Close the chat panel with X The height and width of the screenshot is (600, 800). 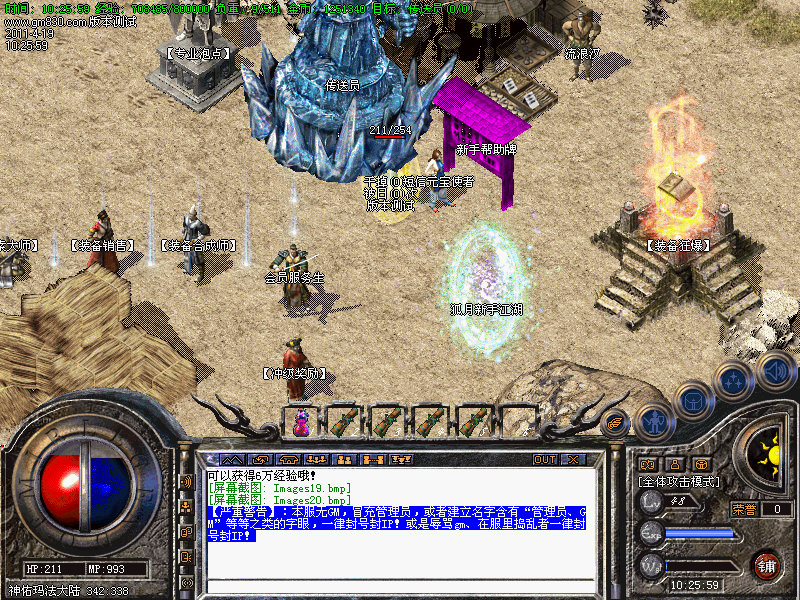(573, 459)
